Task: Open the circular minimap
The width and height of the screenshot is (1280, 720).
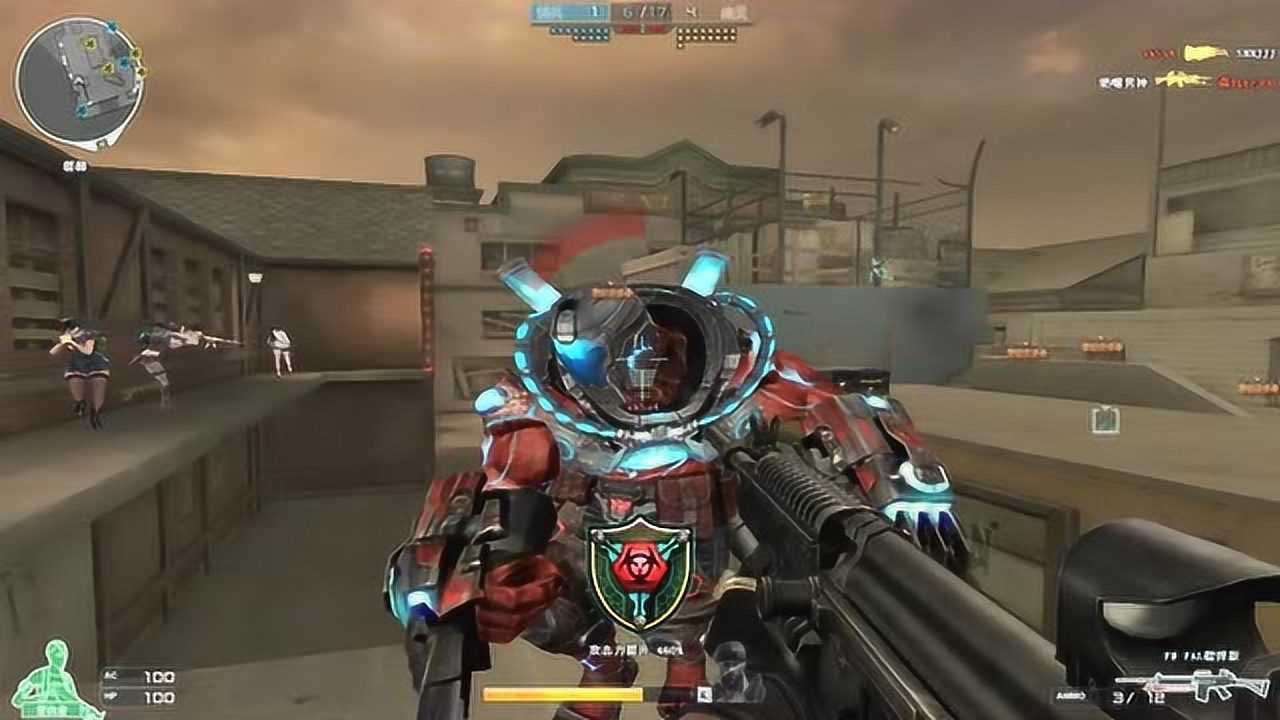Action: click(x=79, y=81)
